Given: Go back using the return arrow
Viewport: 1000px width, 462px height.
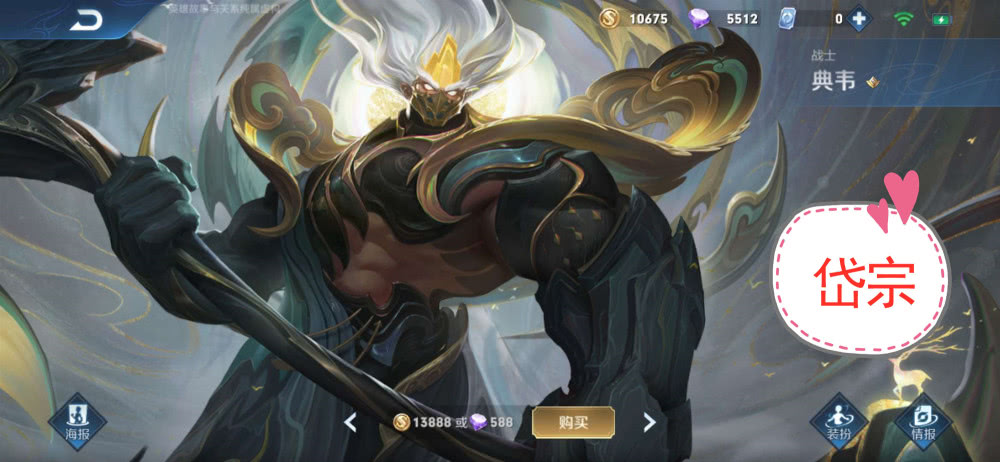Looking at the screenshot, I should click(87, 19).
